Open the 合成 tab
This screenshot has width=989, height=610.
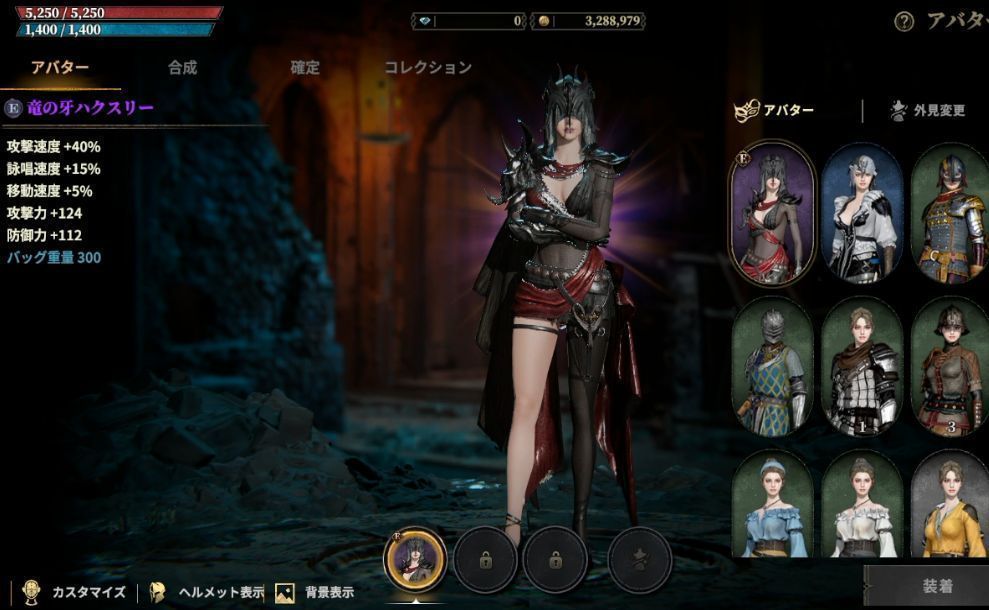tap(182, 68)
